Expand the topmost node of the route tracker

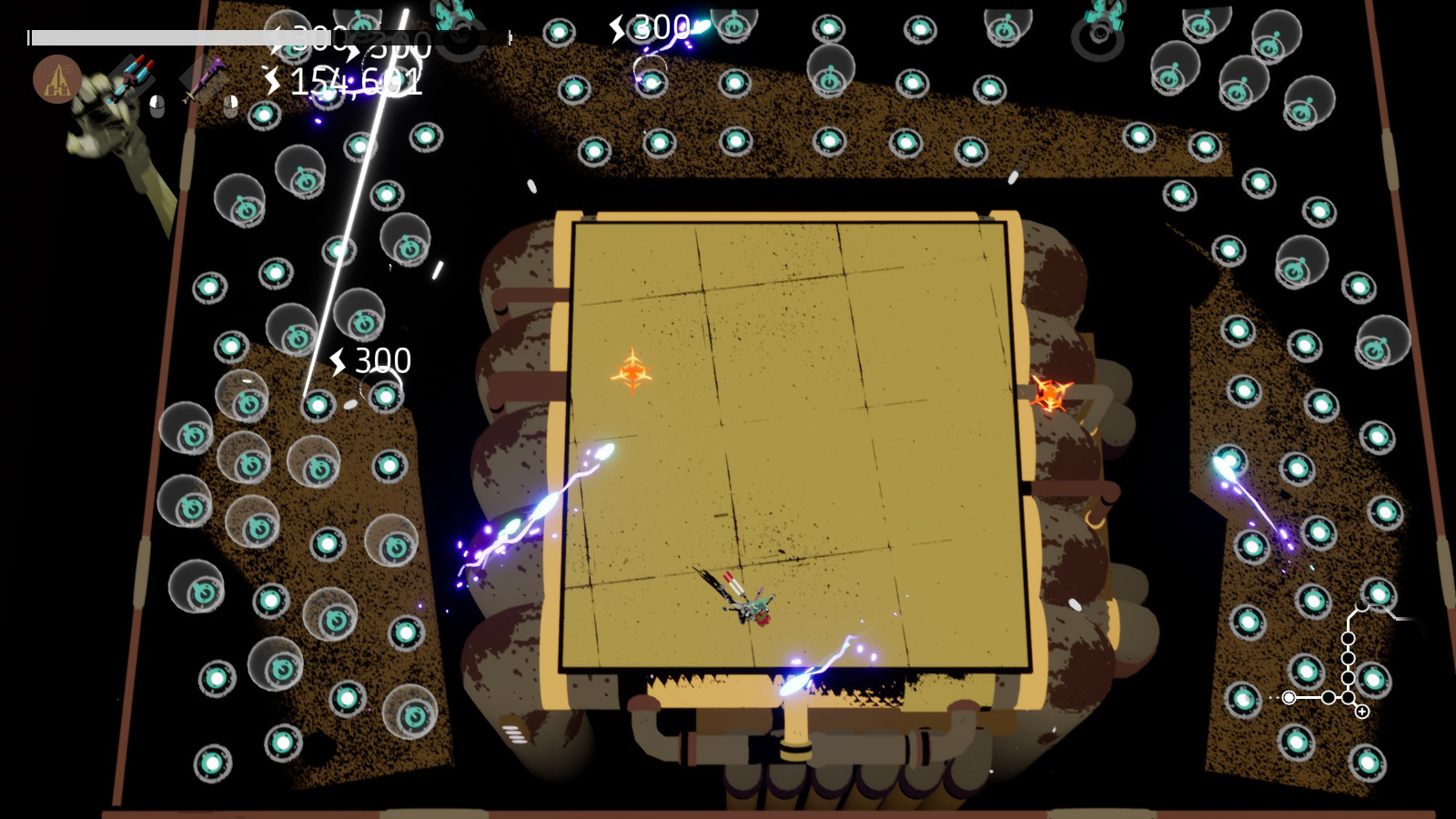coord(1362,606)
